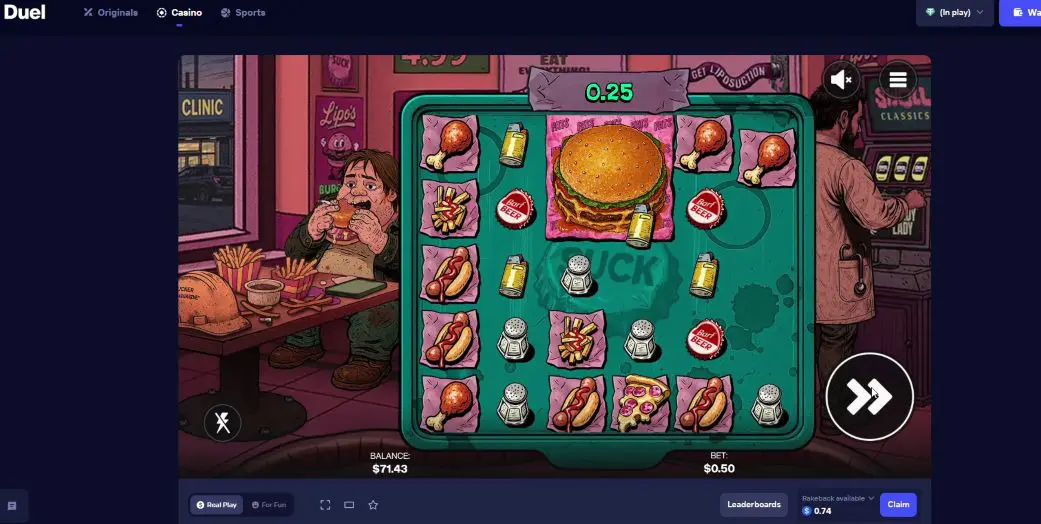Expand the Rakeback available dropdown
The image size is (1041, 524).
point(838,498)
